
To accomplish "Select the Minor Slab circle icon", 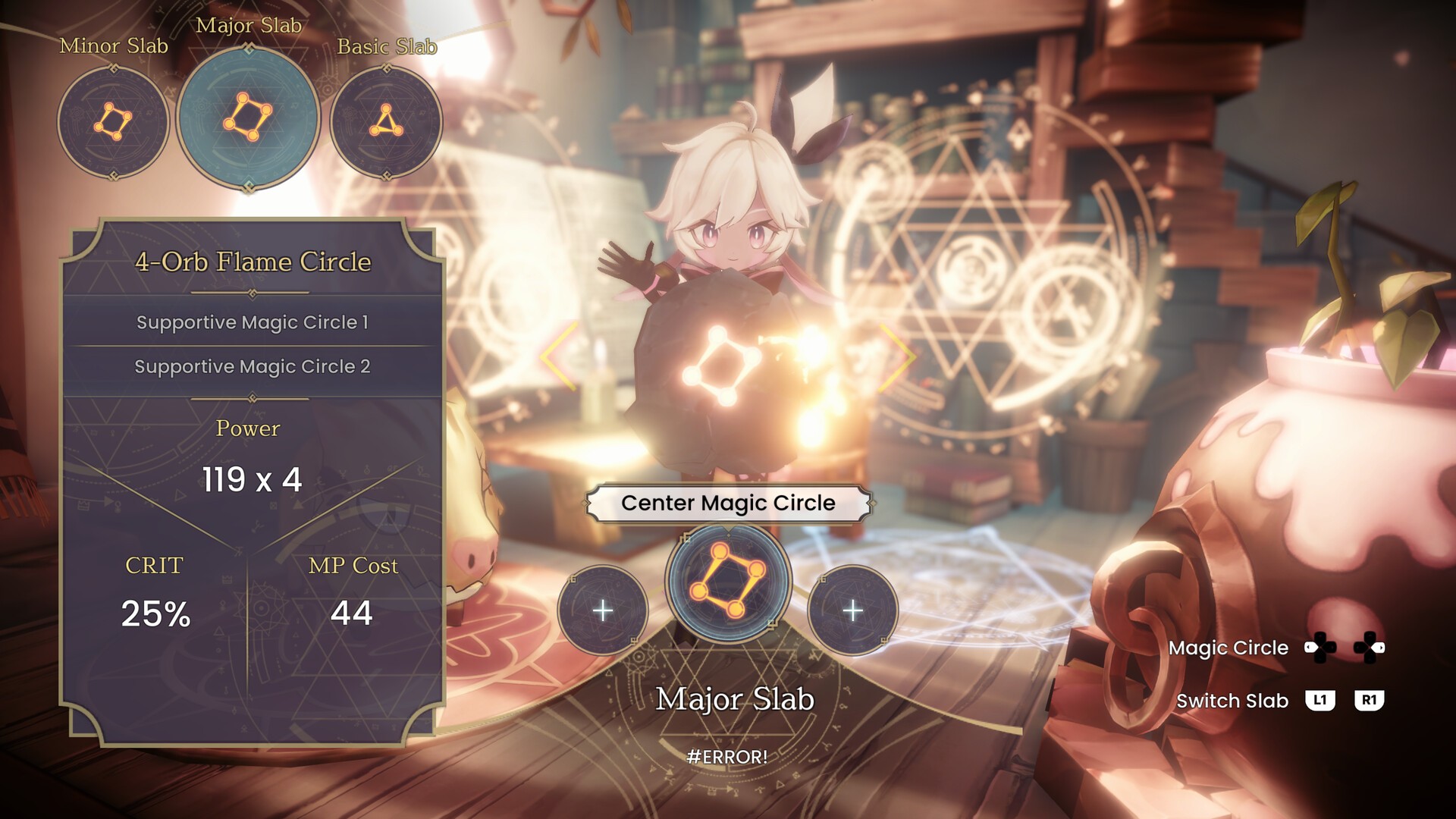I will click(x=112, y=120).
